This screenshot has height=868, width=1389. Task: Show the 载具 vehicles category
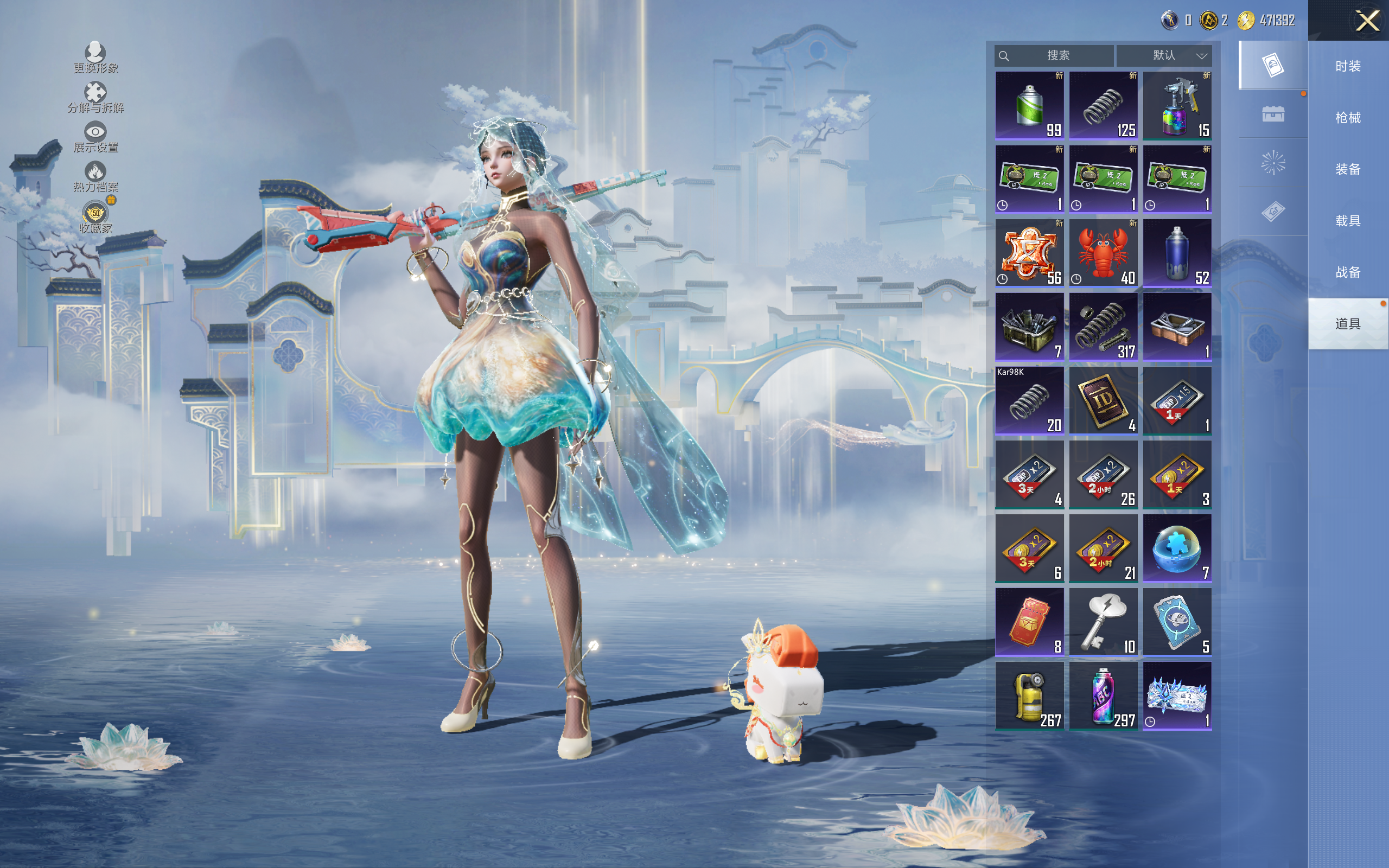(x=1348, y=220)
